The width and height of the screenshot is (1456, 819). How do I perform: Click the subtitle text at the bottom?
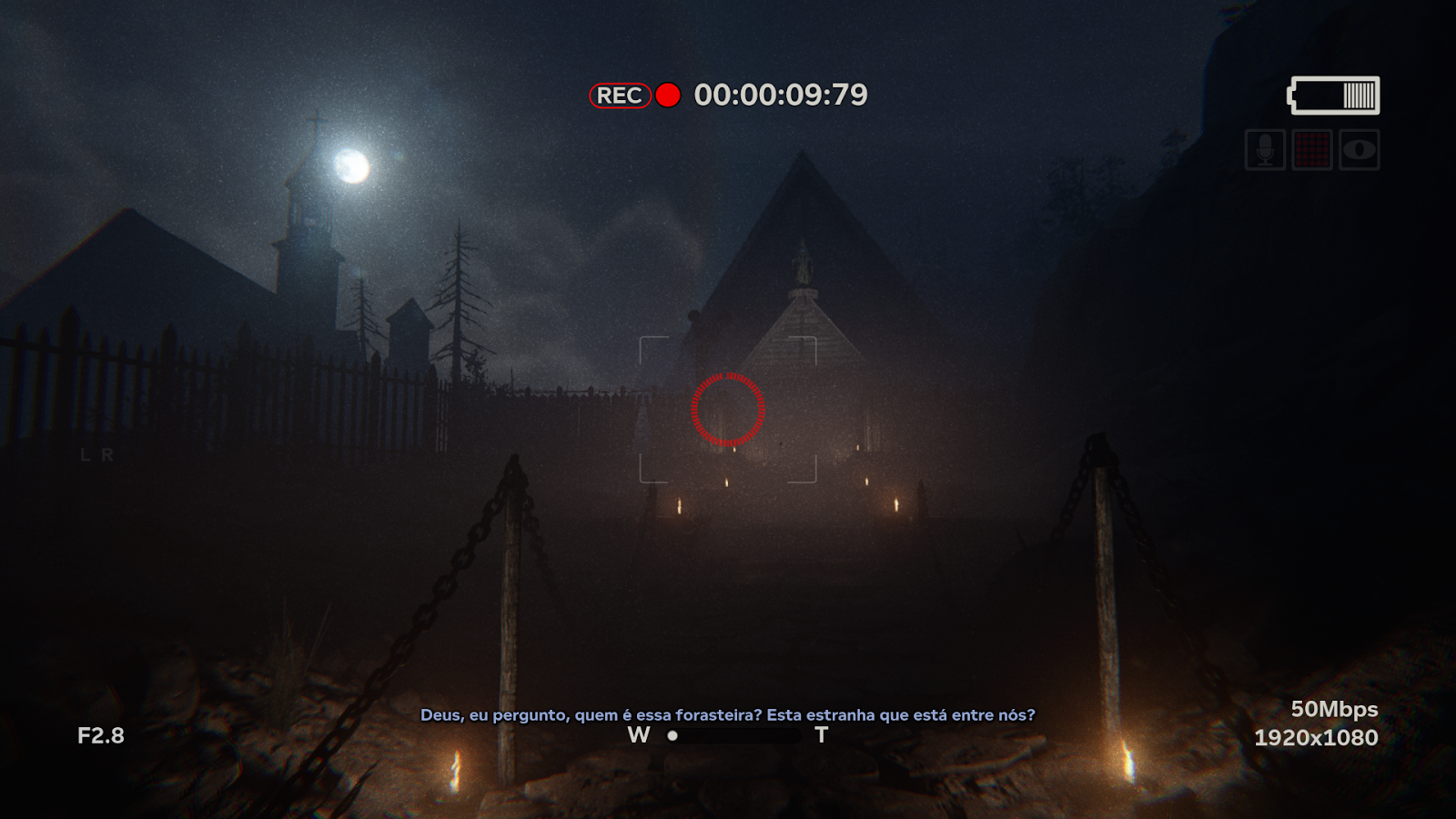[728, 715]
